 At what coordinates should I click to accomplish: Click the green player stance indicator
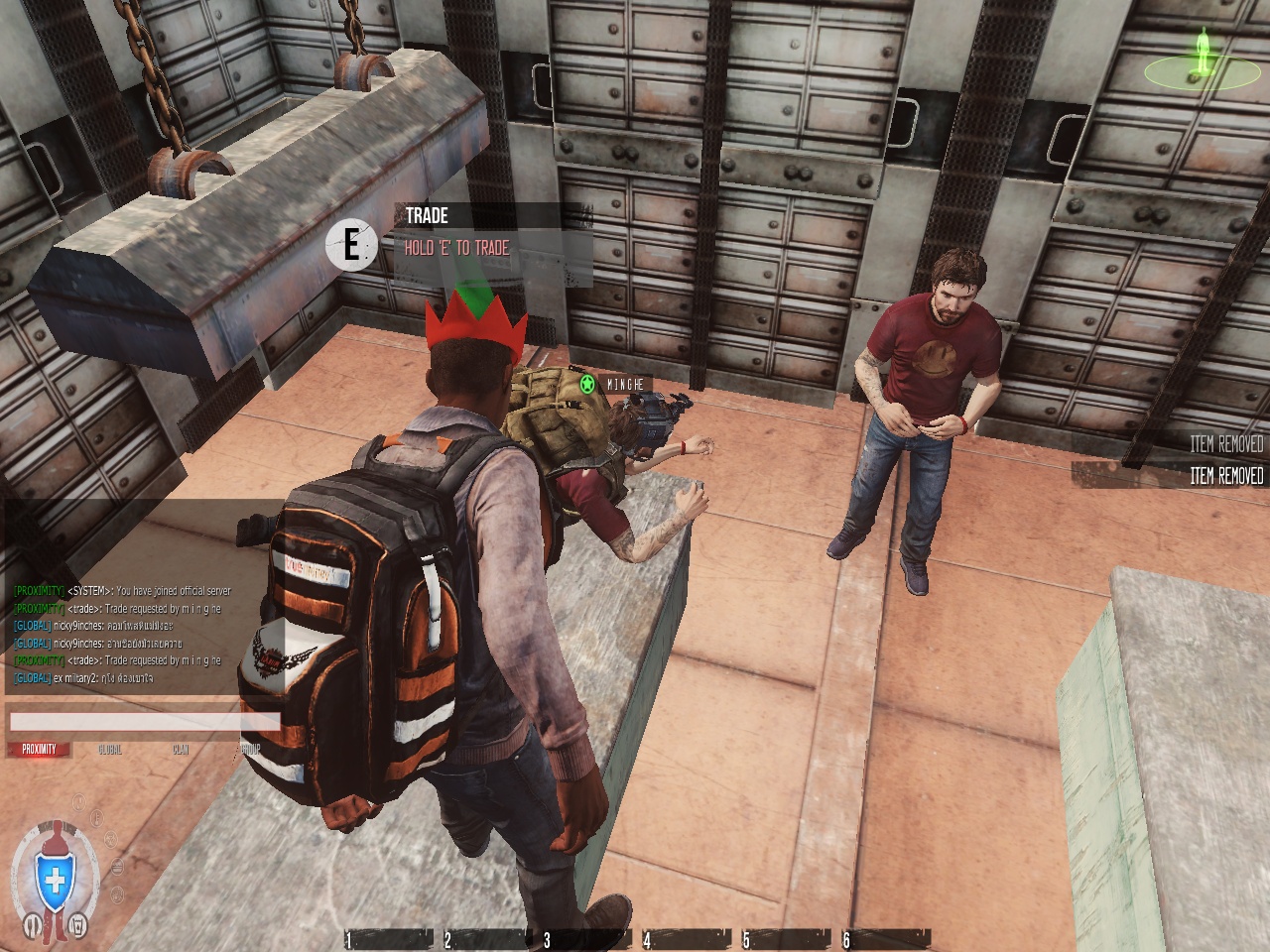[1205, 55]
